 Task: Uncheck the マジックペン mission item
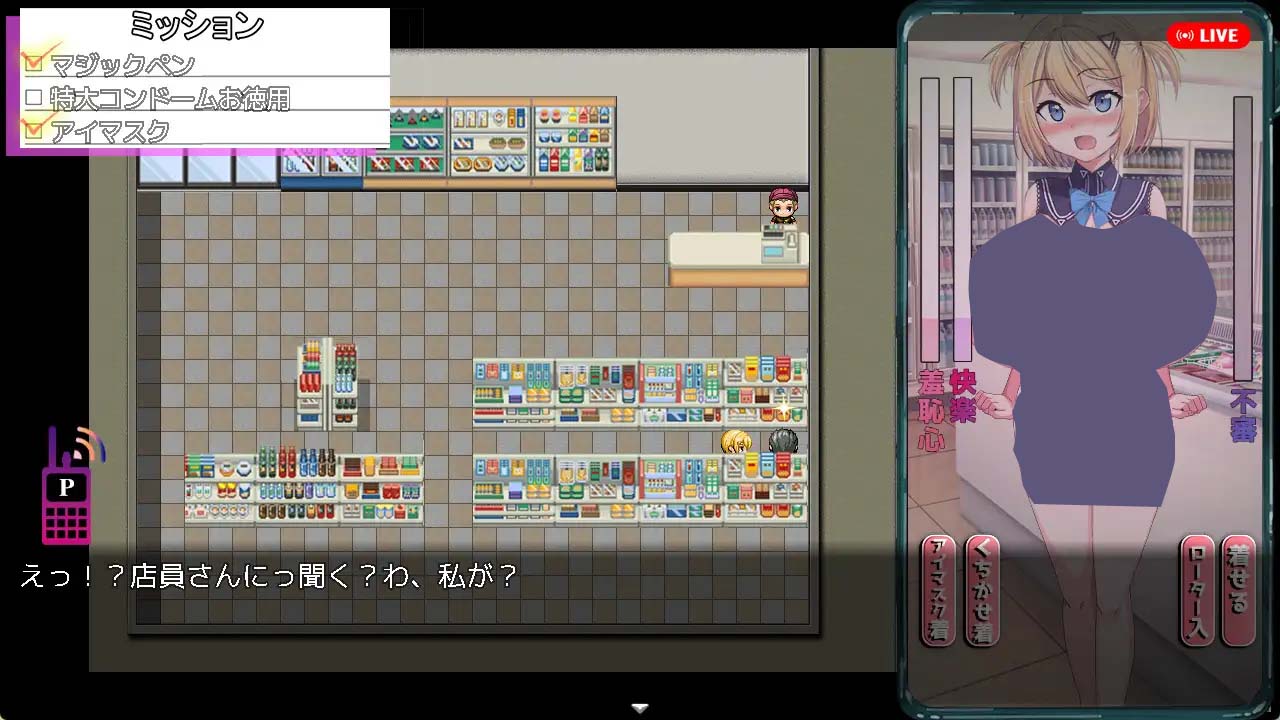point(36,61)
